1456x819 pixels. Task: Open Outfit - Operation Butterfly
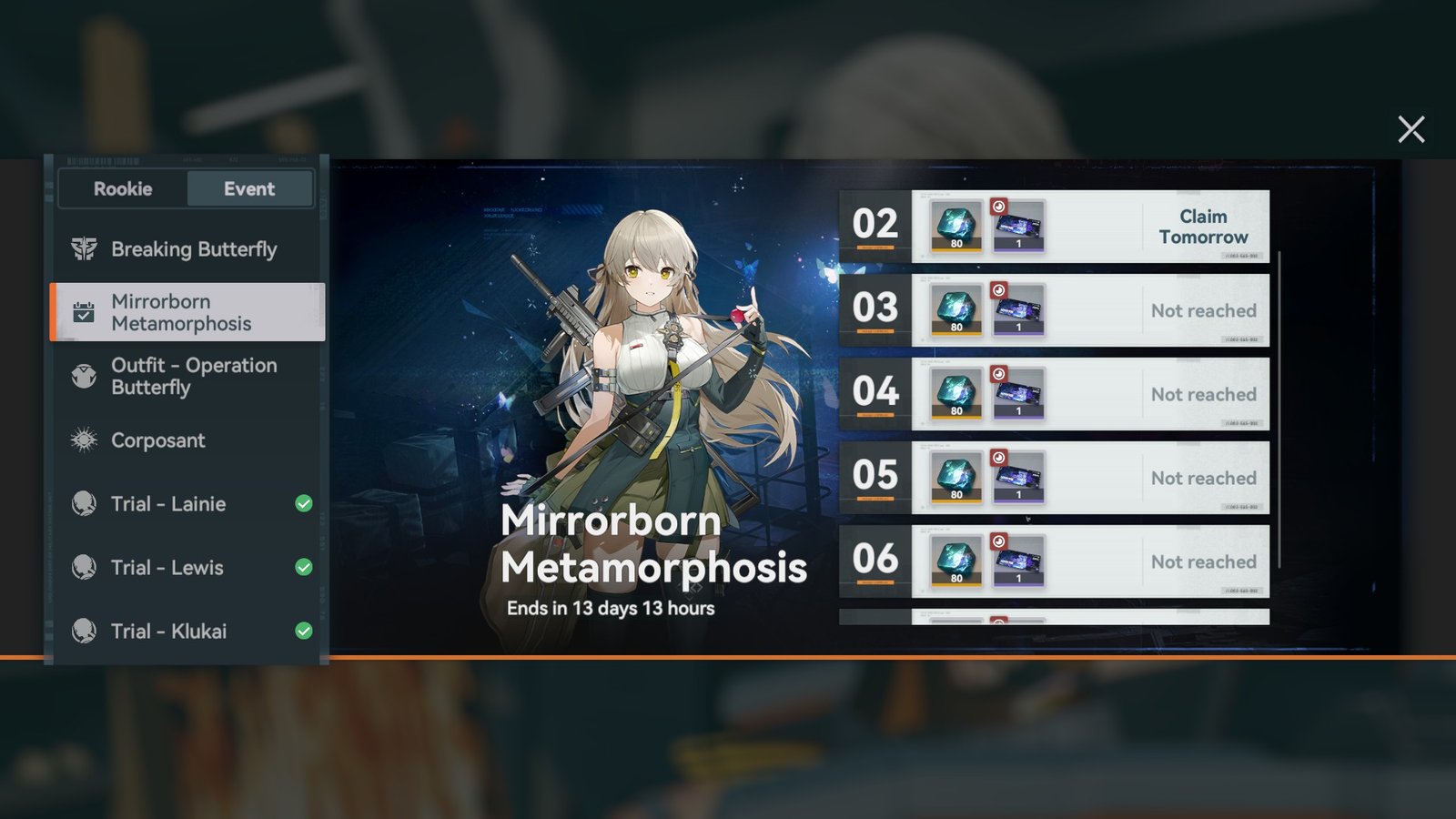tap(193, 376)
